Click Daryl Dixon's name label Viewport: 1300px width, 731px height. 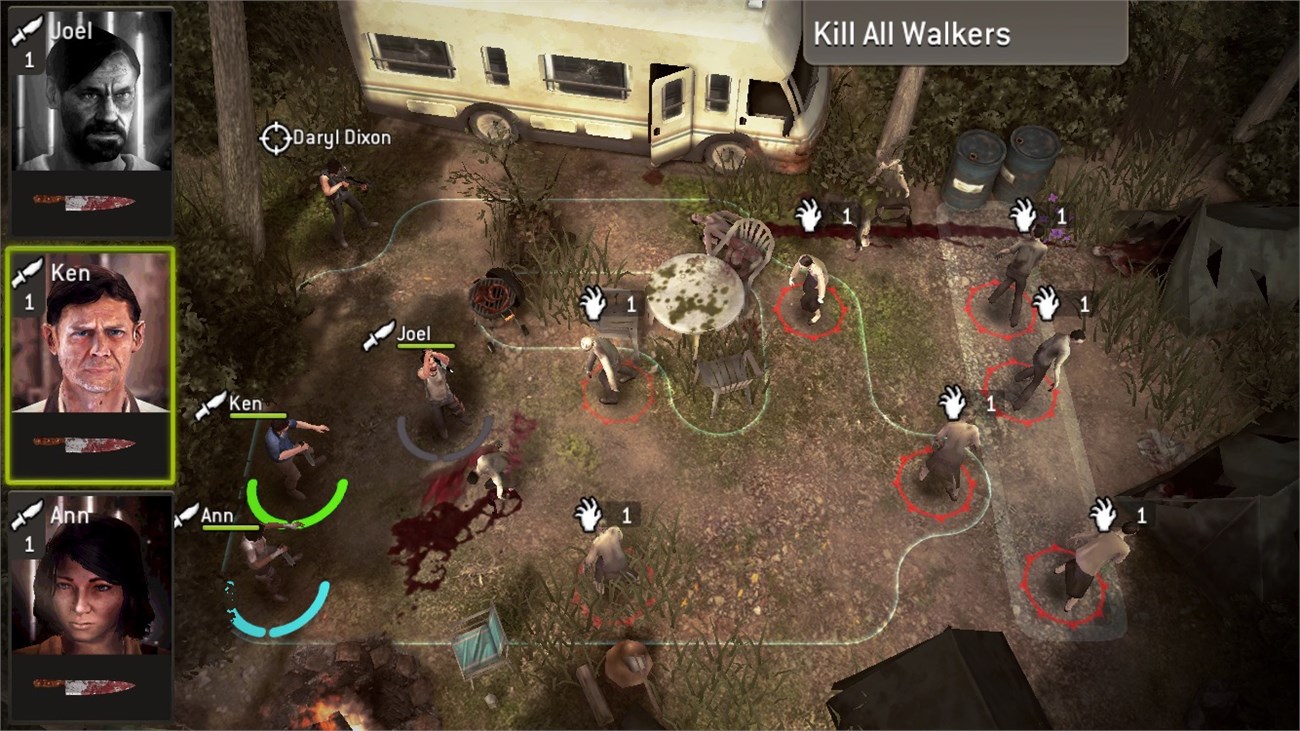coord(340,136)
